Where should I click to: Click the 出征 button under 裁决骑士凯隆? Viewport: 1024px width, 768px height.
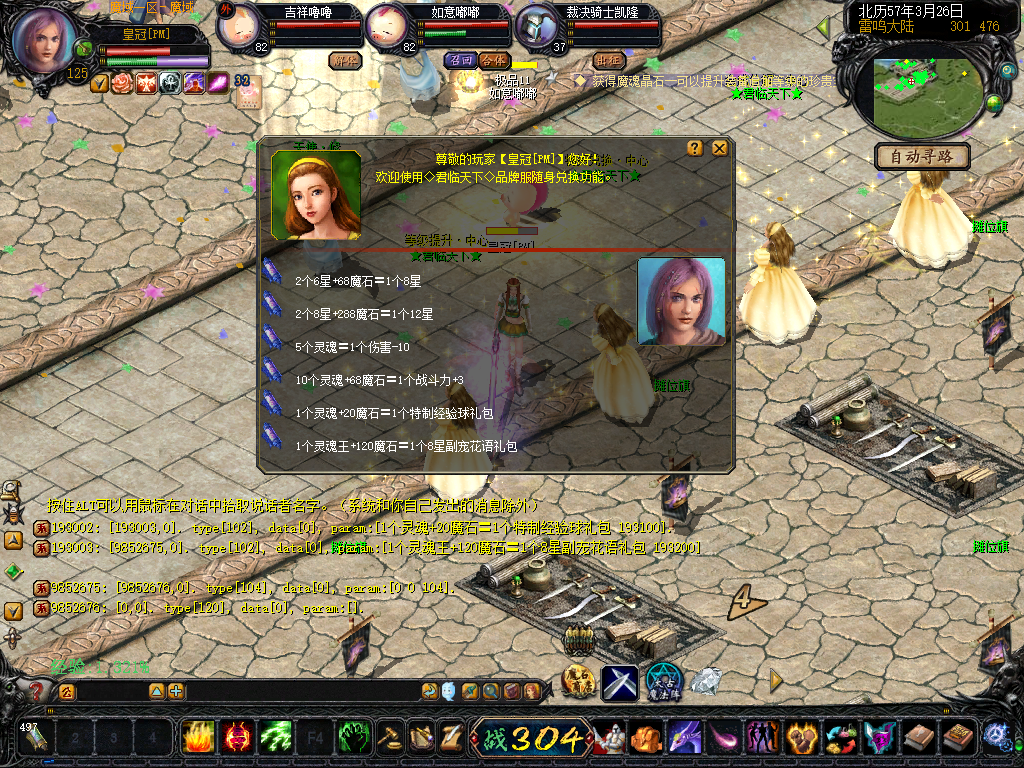click(x=608, y=60)
